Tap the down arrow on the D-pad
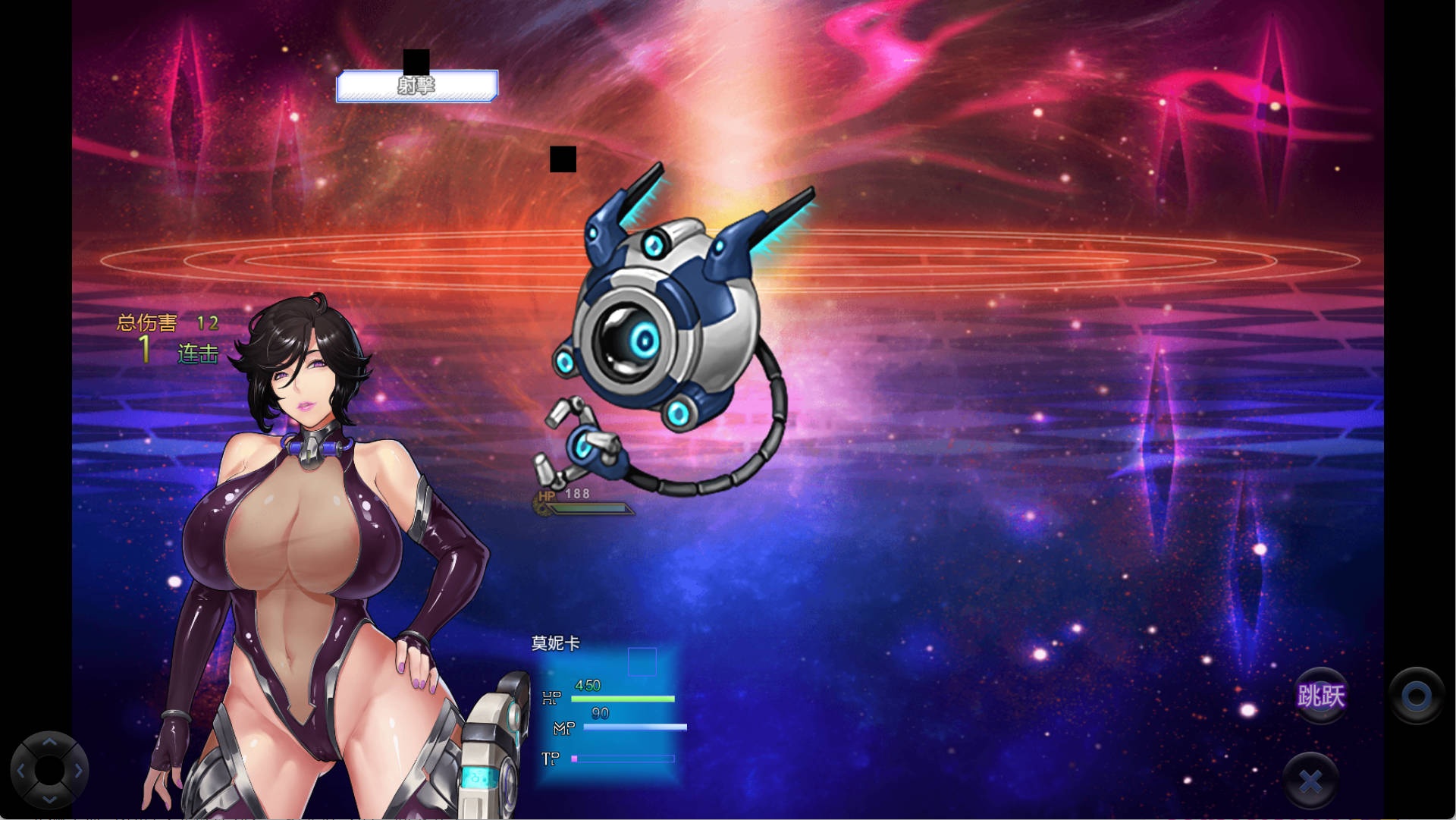1456x820 pixels. coord(49,798)
